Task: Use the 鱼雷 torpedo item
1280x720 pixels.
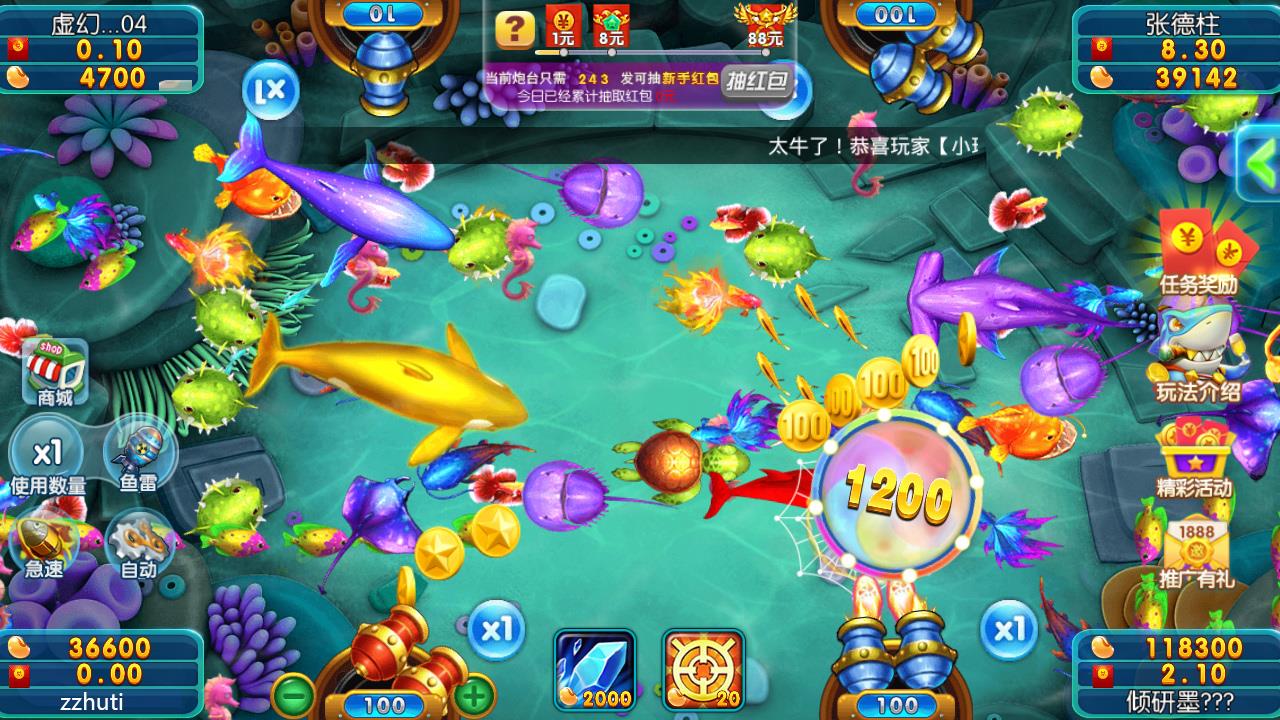Action: point(138,457)
